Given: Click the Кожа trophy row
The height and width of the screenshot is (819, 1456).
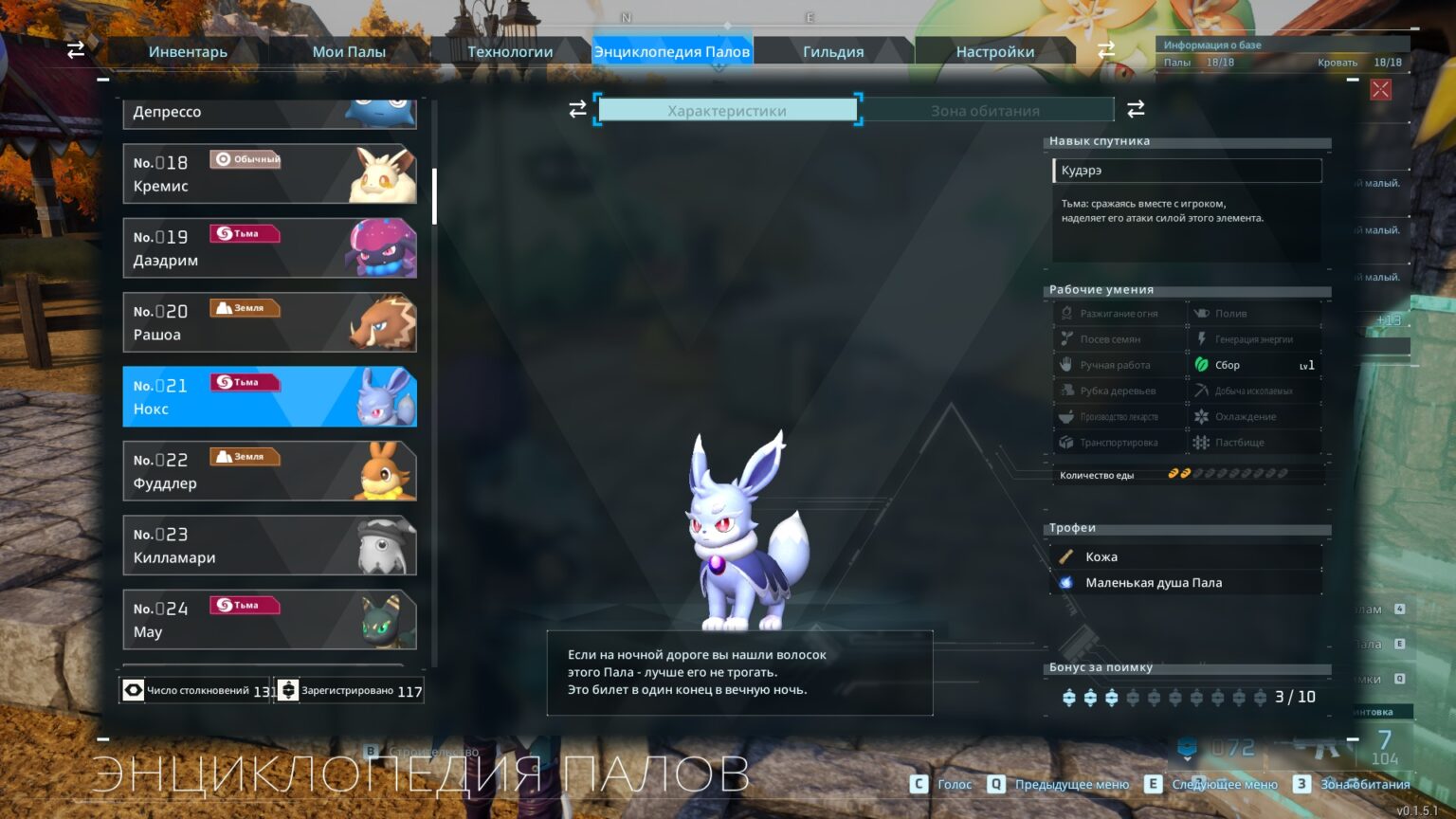Looking at the screenshot, I should coord(1185,557).
